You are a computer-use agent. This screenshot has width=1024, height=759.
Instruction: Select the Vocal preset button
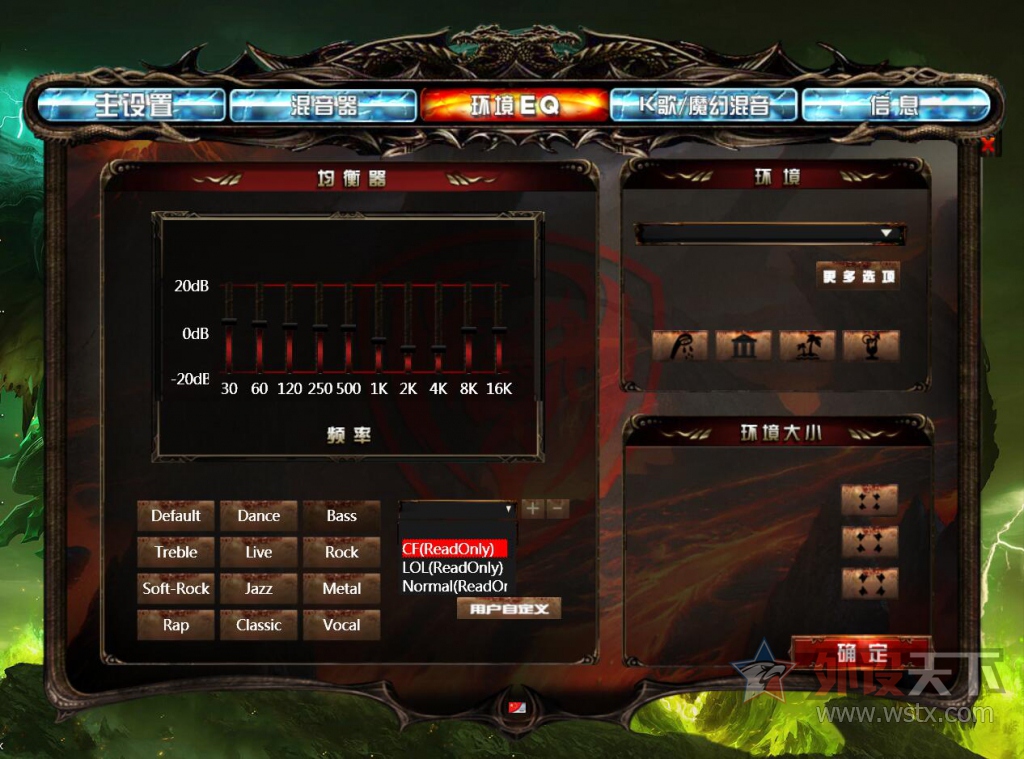click(x=342, y=625)
